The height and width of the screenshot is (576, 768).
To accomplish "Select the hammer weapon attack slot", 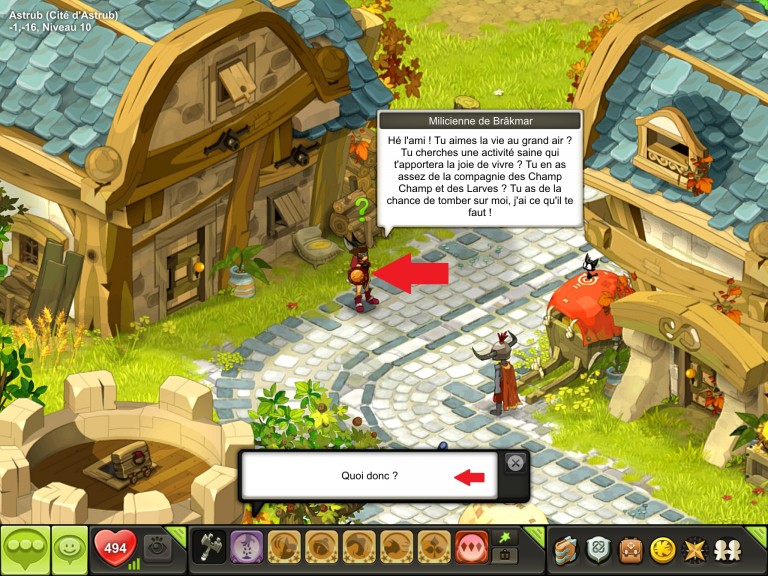I will tap(208, 549).
